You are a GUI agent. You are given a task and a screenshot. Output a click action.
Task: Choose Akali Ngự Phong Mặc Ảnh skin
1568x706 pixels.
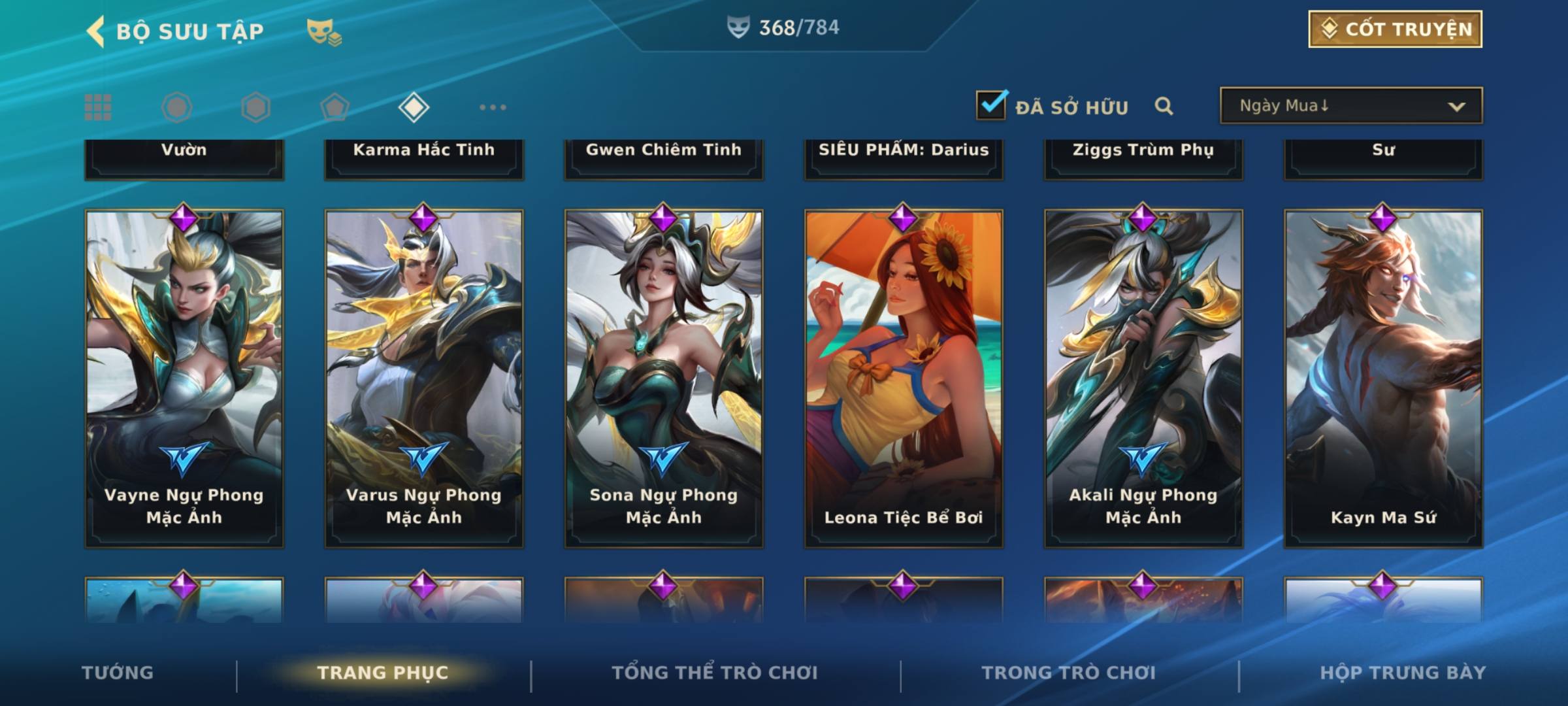(1143, 378)
